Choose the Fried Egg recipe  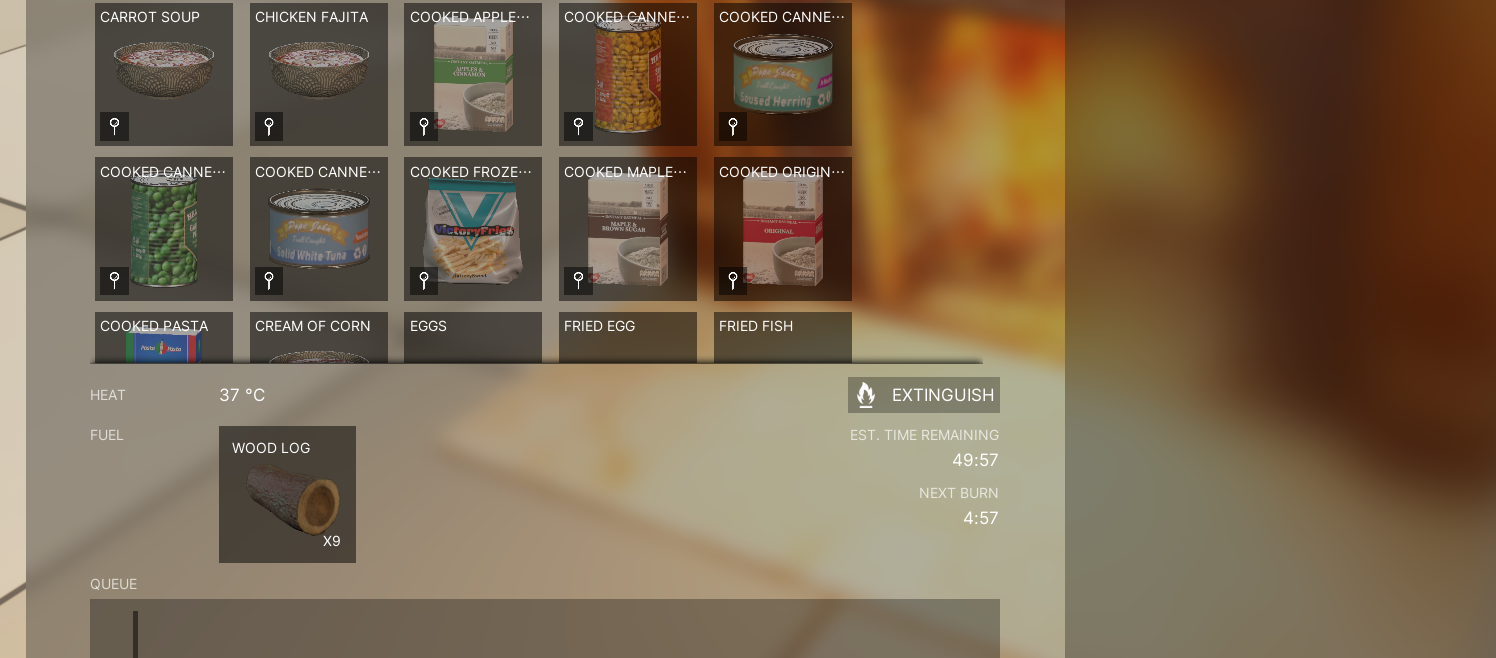[627, 338]
